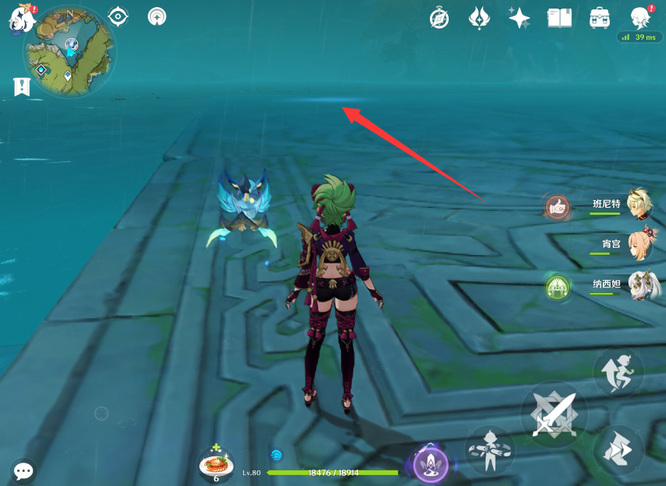666x486 pixels.
Task: Open the compass icon in top bar
Action: (x=439, y=18)
